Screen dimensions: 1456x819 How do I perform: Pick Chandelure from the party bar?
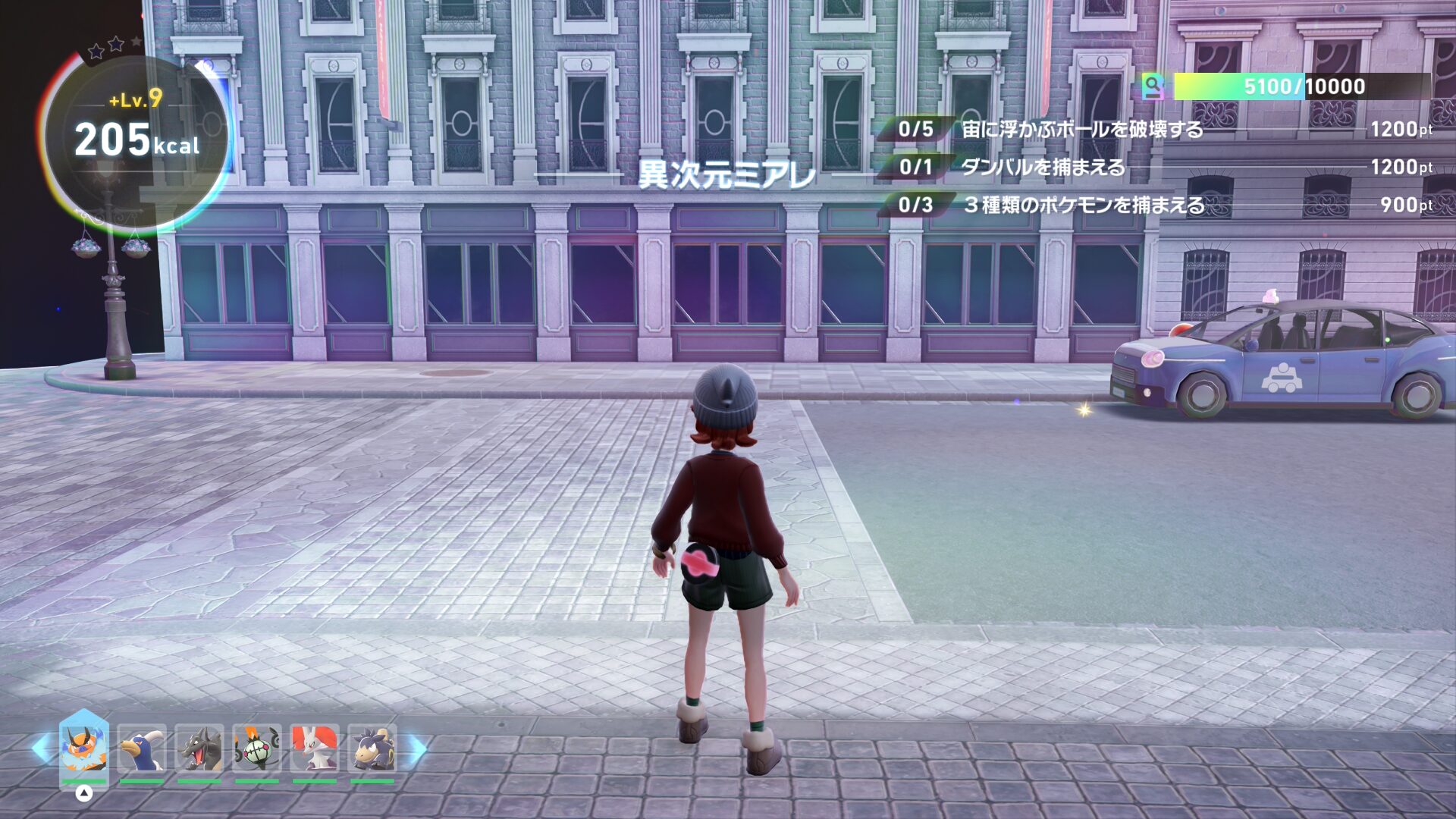click(257, 748)
